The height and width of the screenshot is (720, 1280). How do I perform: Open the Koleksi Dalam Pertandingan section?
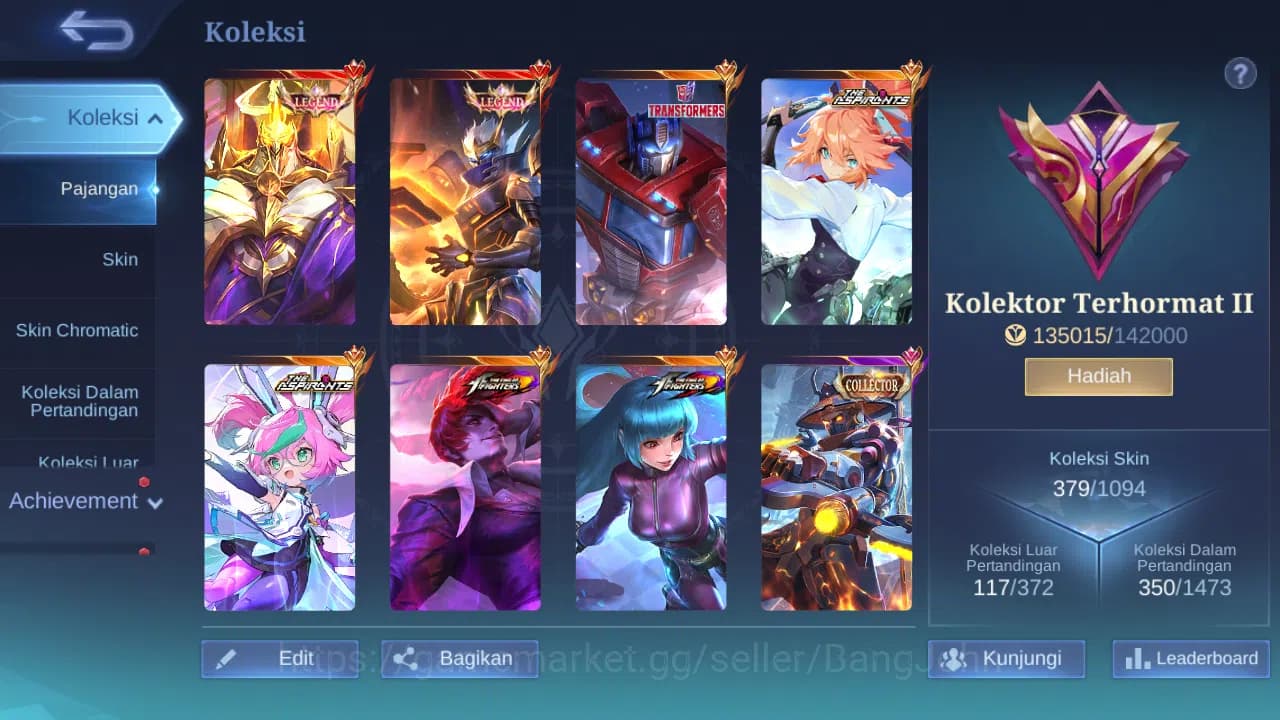pyautogui.click(x=80, y=401)
